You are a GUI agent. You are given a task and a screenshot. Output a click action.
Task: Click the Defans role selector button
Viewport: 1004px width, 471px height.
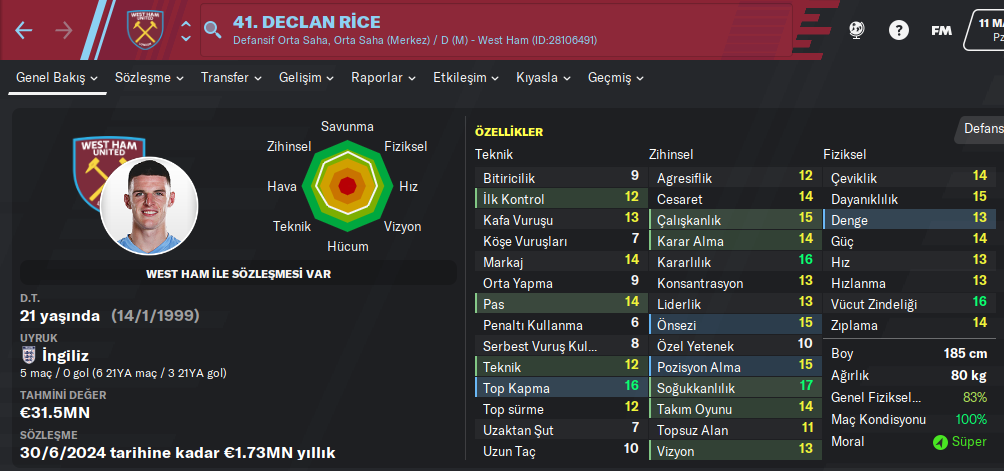pos(982,128)
